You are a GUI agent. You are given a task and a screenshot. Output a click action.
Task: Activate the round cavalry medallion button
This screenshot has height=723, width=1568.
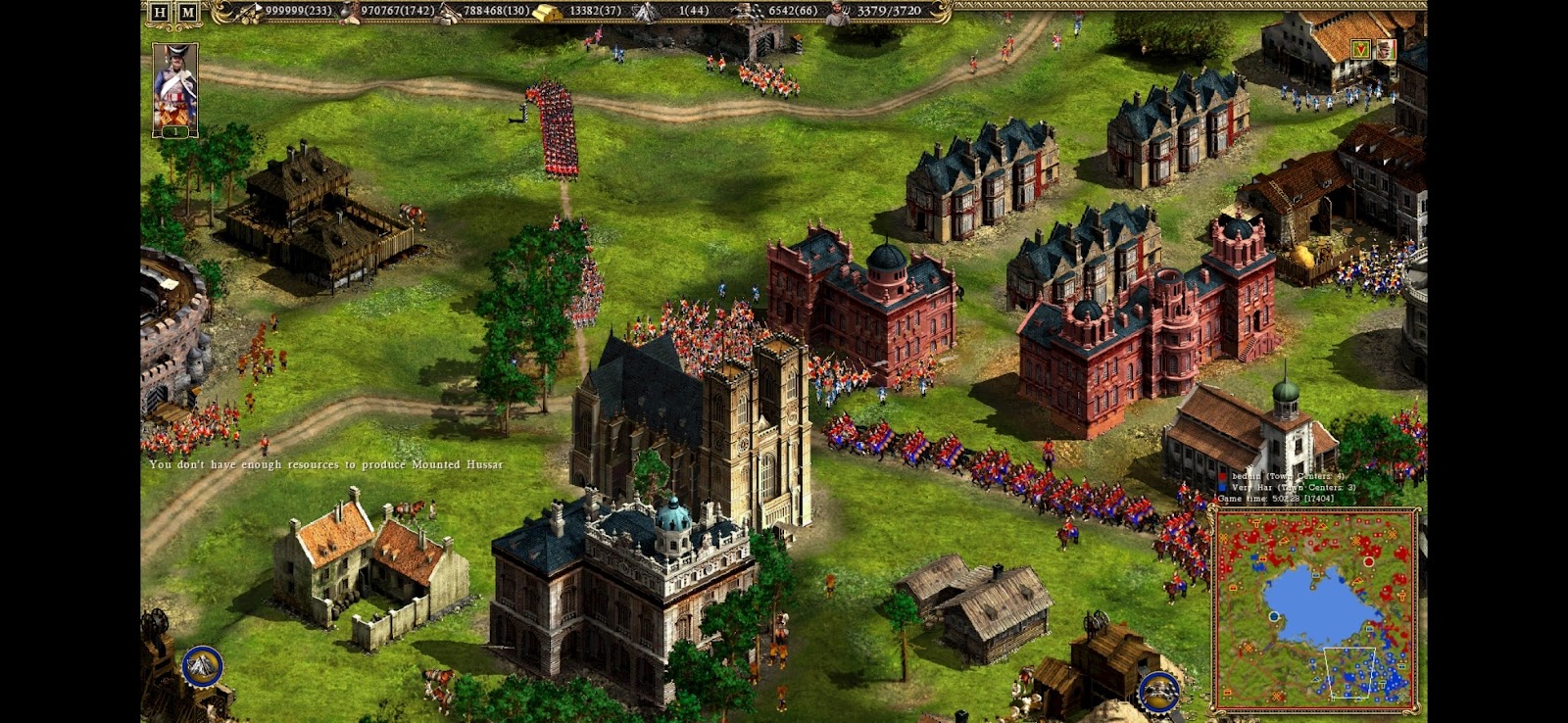click(x=1158, y=691)
